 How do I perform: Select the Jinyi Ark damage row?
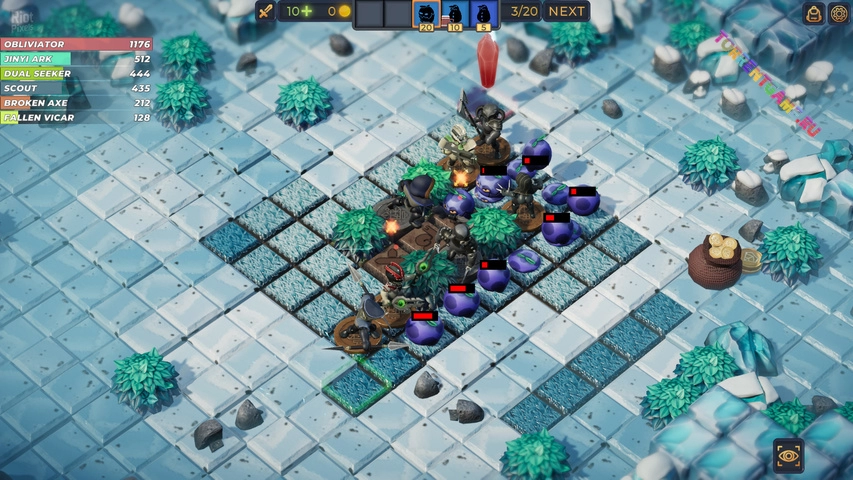click(x=76, y=59)
